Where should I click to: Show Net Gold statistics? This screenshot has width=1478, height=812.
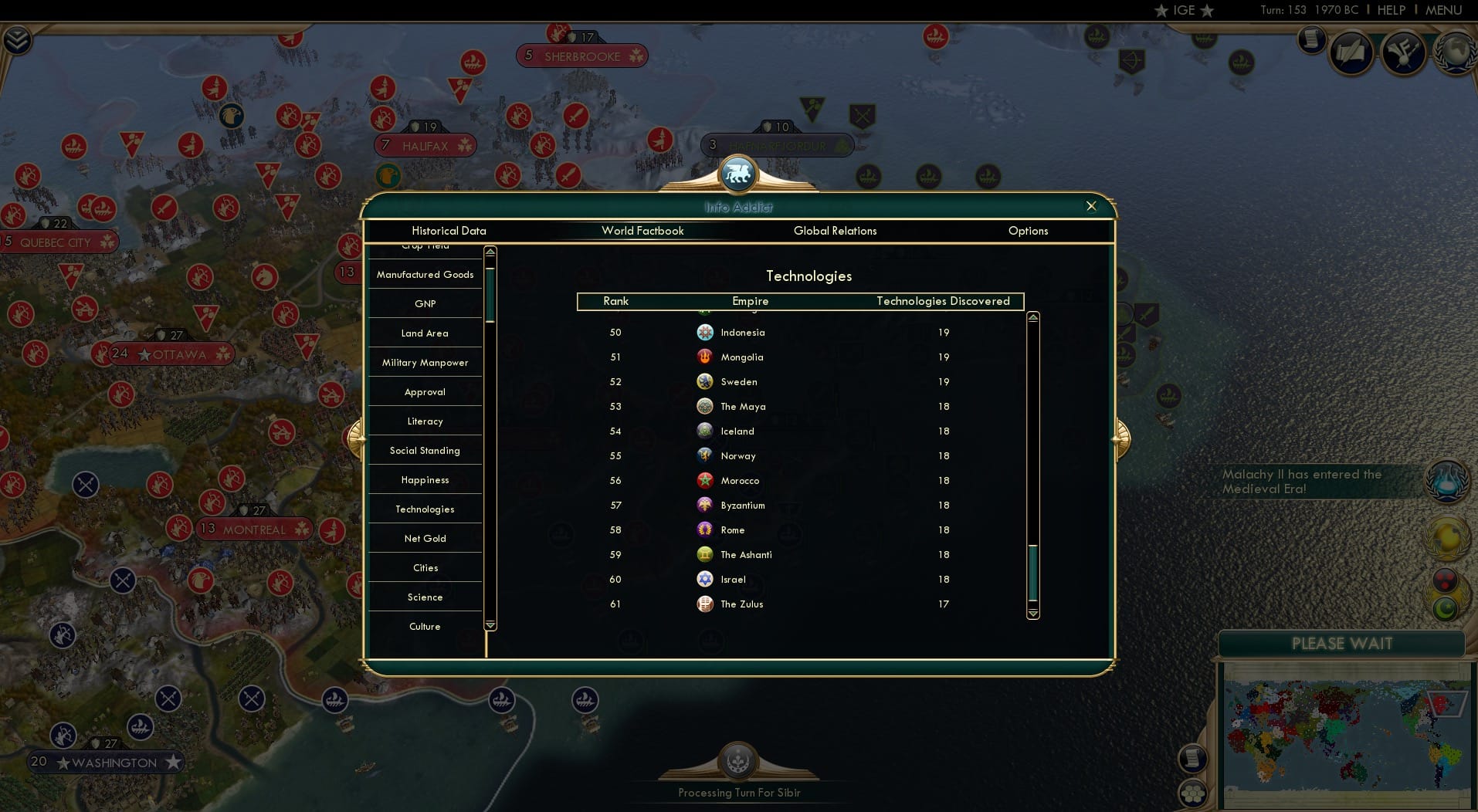click(425, 538)
